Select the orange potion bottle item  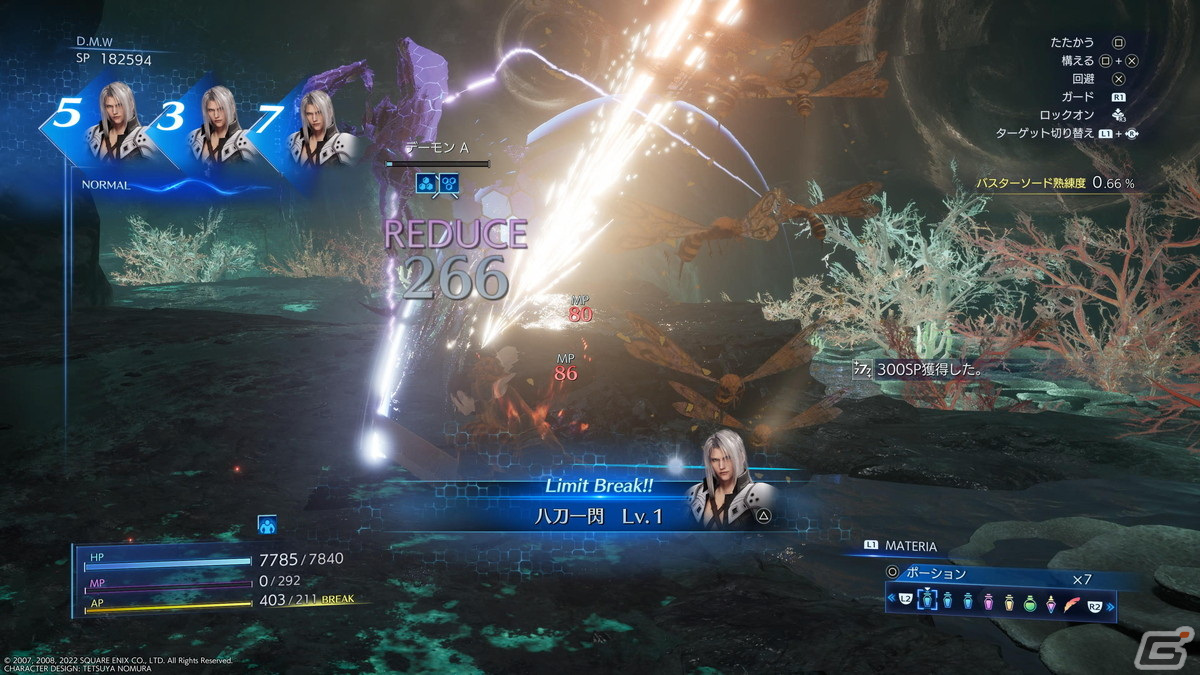[1010, 601]
